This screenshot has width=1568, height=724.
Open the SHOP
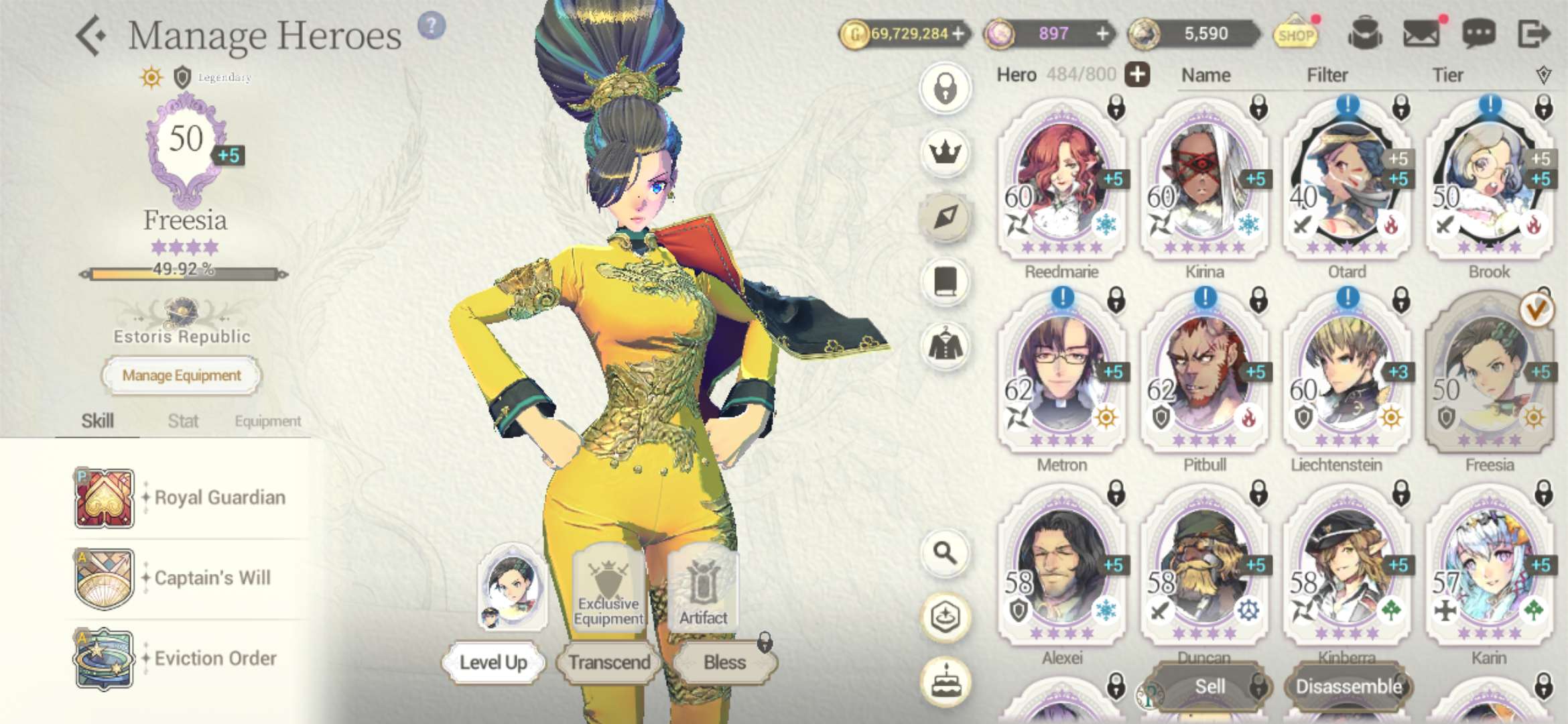(1295, 34)
